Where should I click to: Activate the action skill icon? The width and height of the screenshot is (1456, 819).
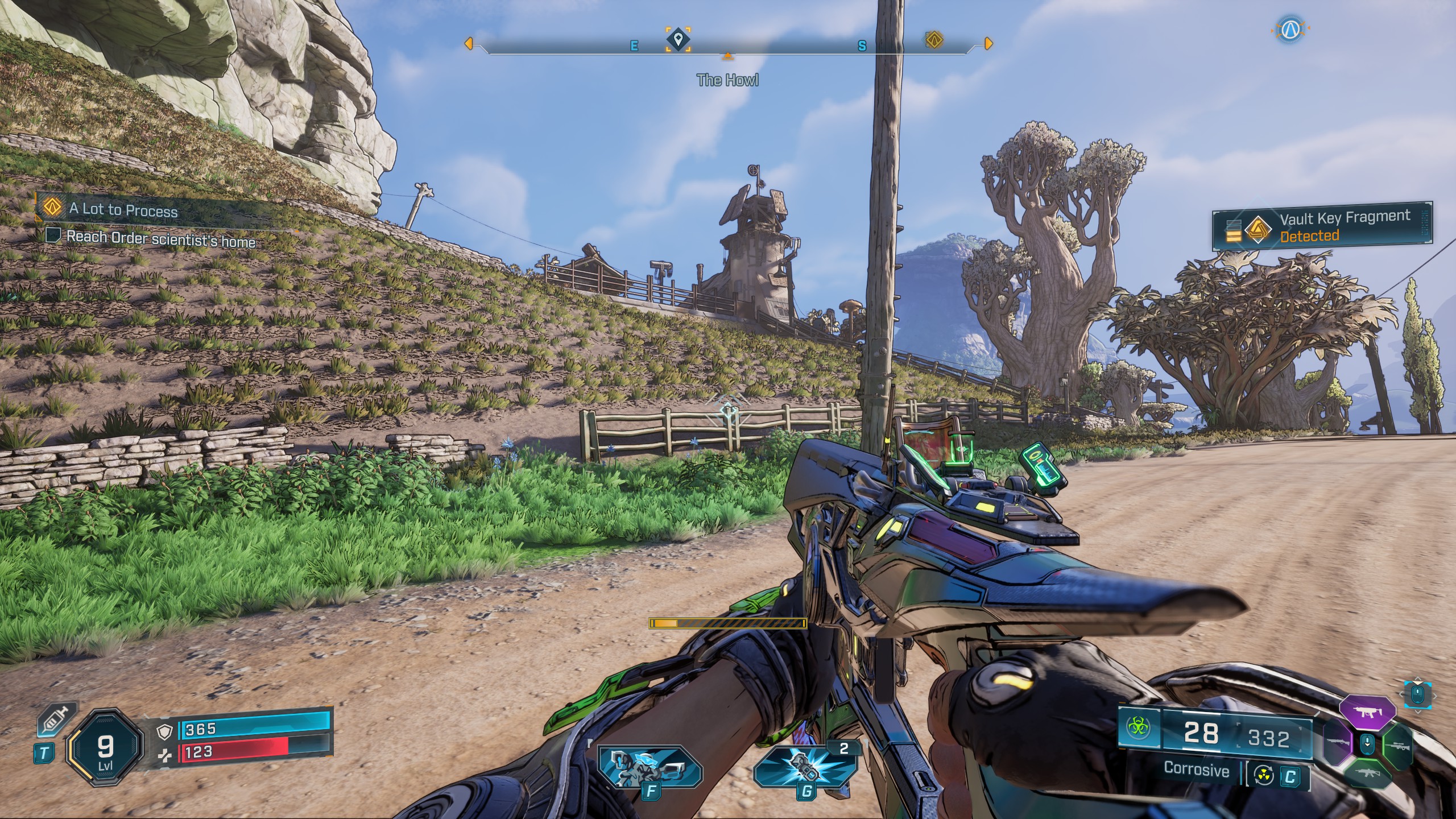click(x=651, y=766)
